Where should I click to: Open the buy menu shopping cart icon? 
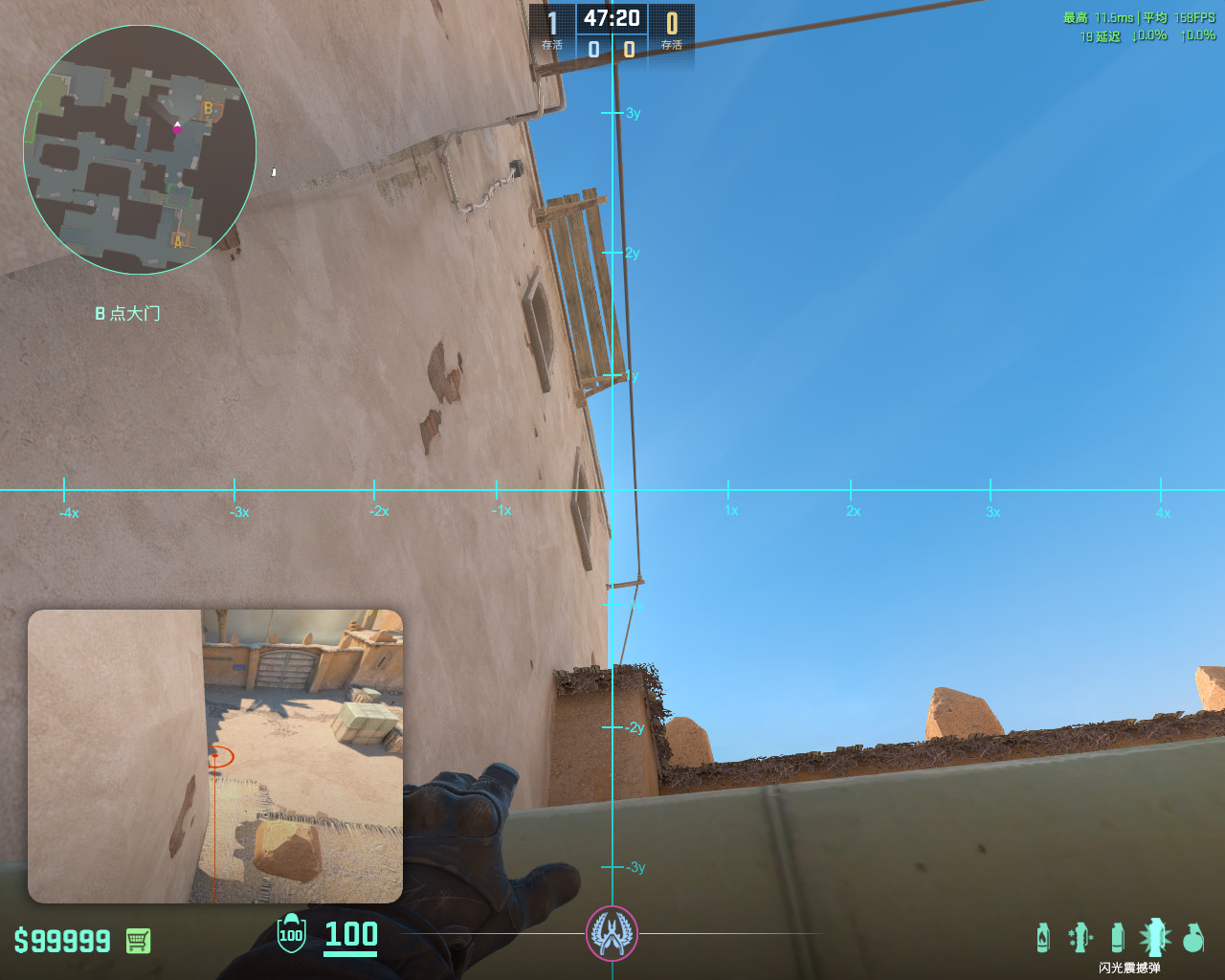[137, 942]
